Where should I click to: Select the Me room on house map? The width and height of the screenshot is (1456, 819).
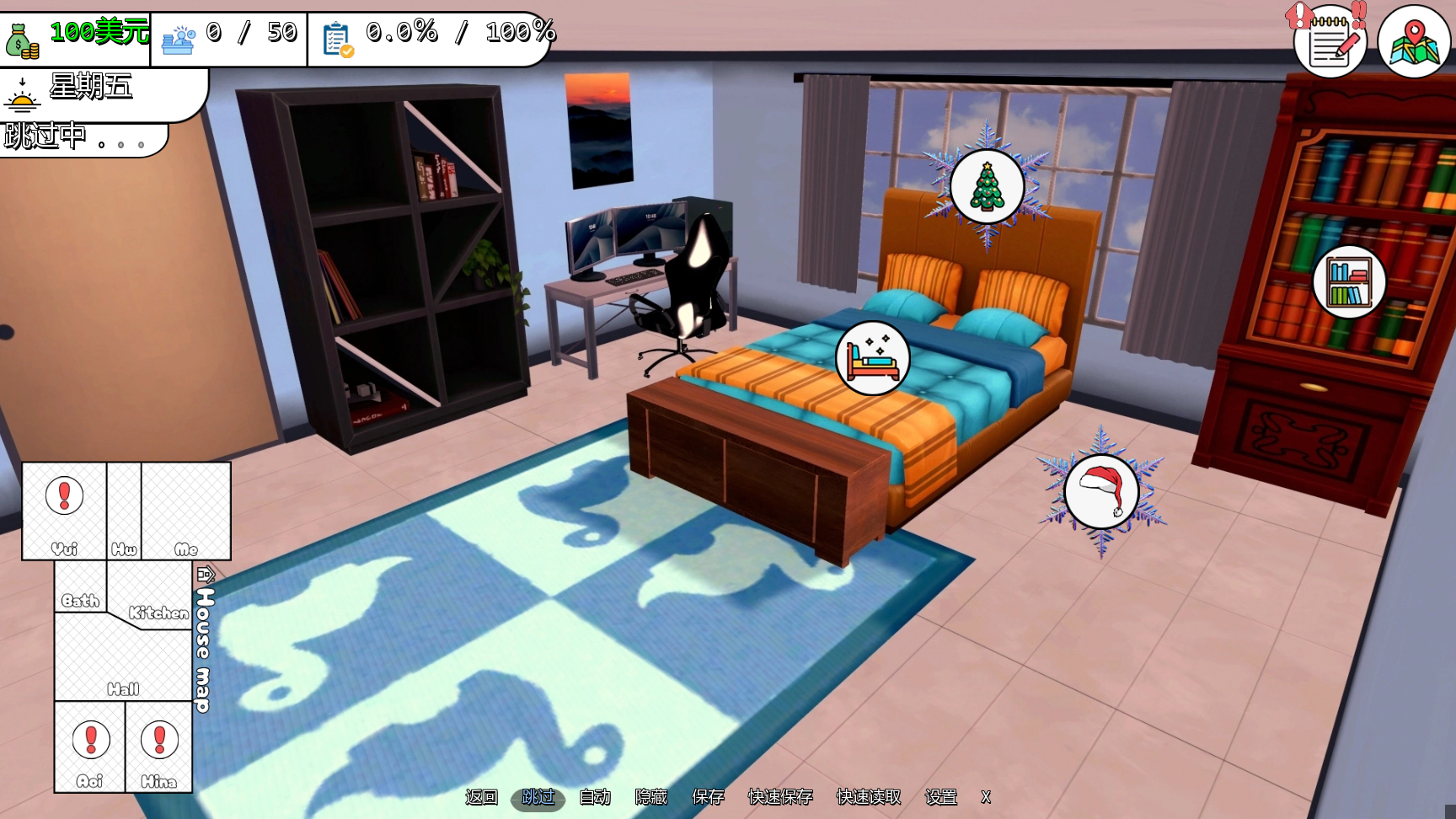pyautogui.click(x=186, y=511)
